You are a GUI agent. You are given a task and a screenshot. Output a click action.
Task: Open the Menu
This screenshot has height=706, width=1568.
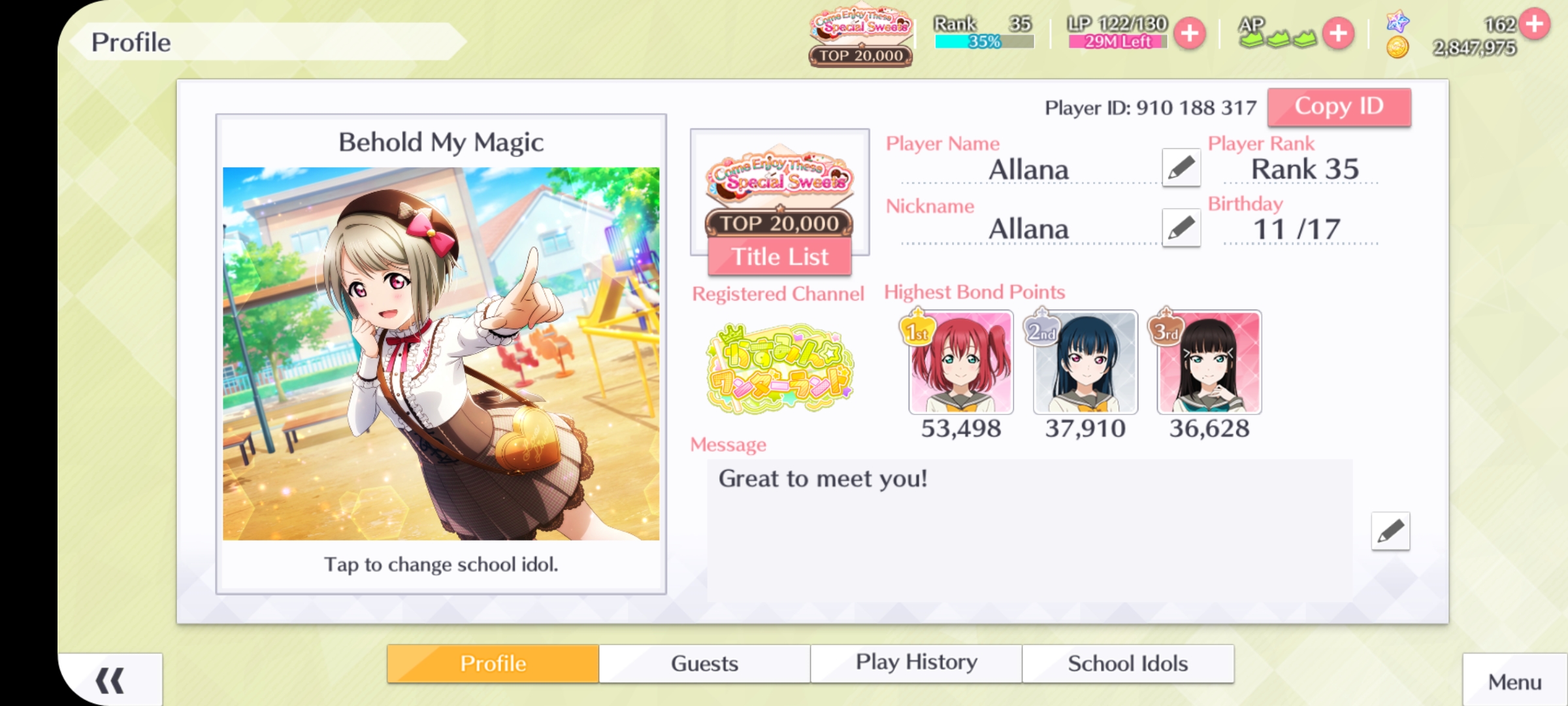[1514, 682]
